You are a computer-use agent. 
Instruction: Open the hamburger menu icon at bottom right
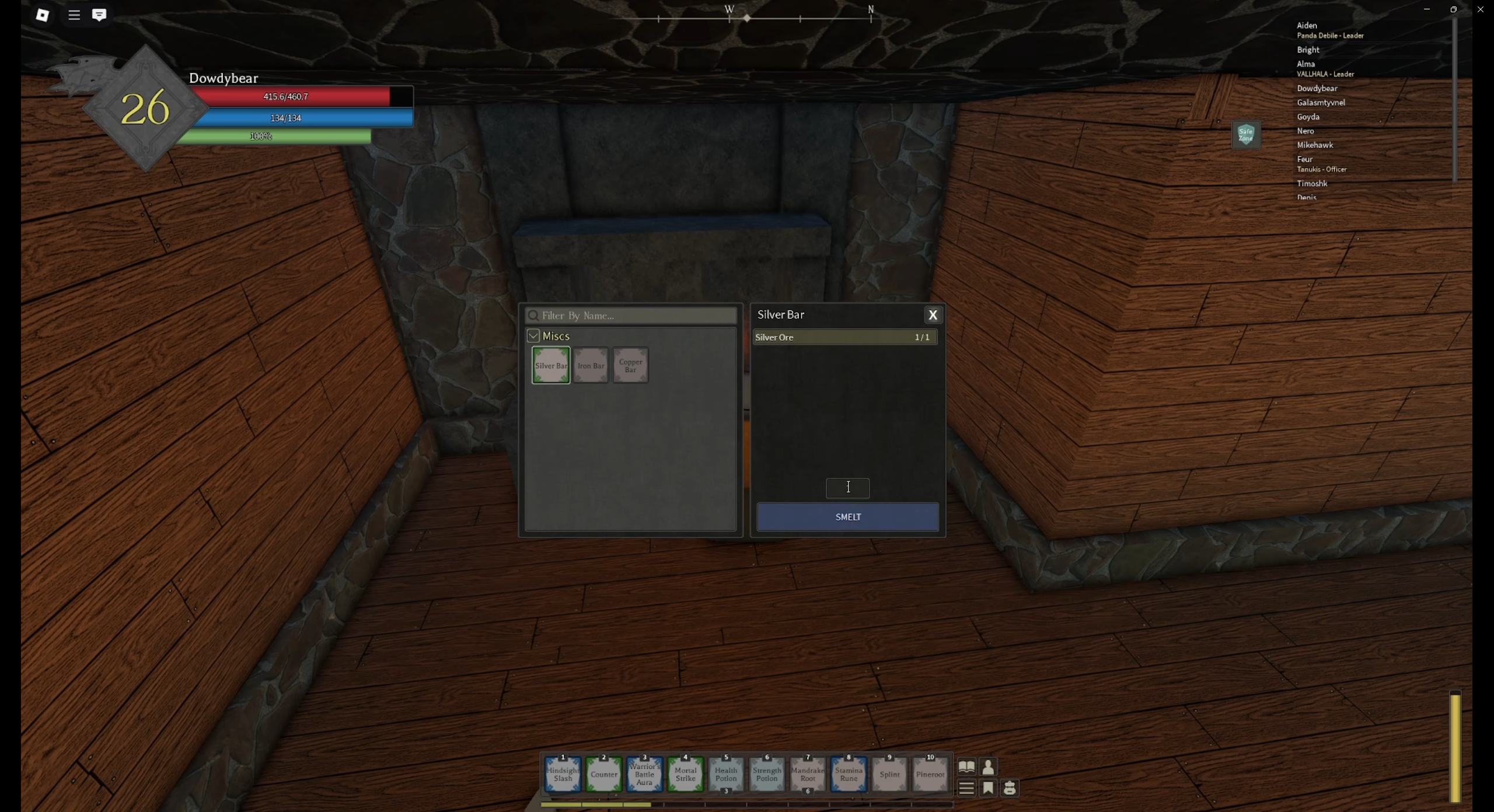(x=966, y=788)
